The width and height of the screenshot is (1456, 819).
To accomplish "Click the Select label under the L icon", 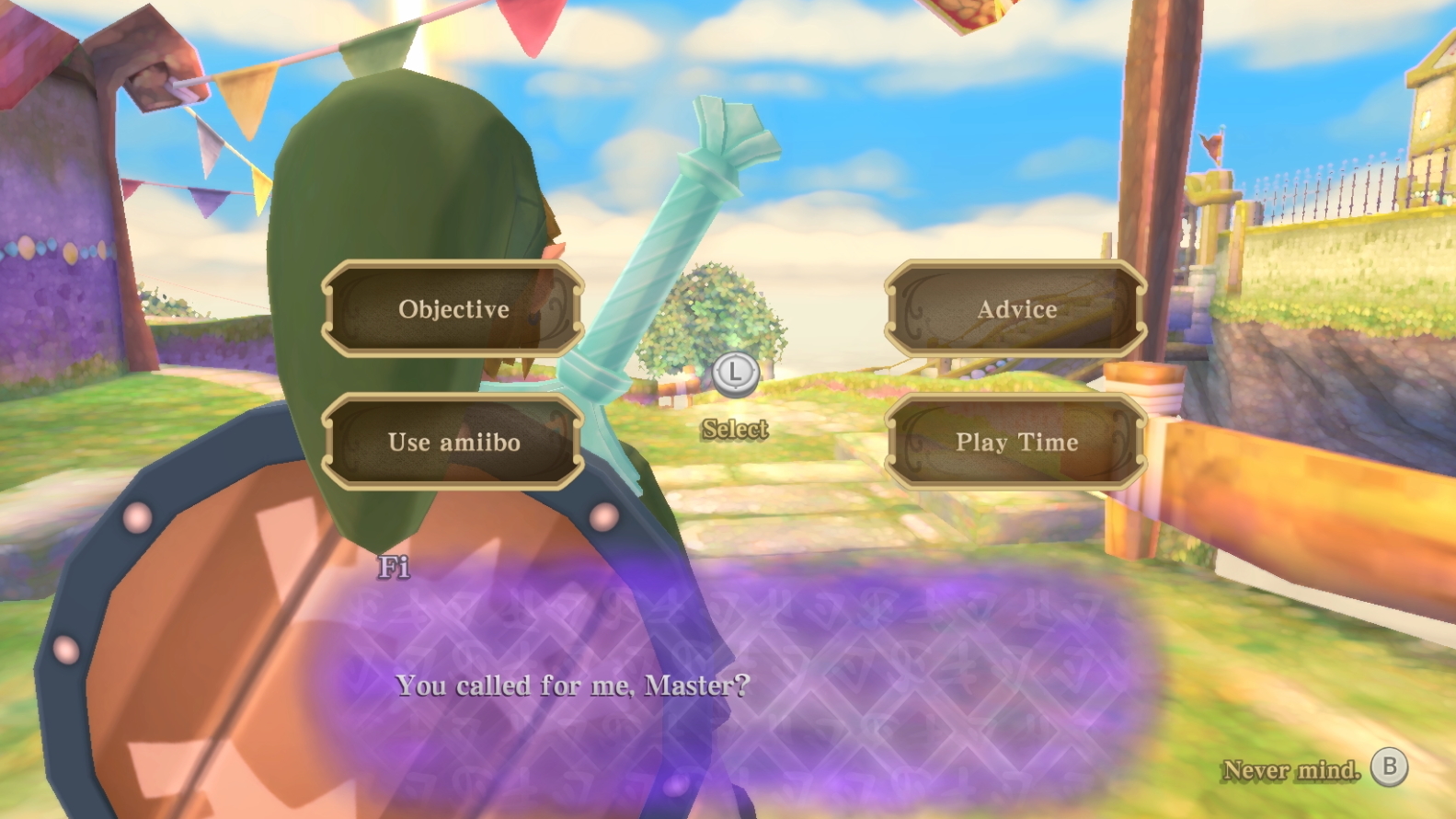I will [733, 429].
